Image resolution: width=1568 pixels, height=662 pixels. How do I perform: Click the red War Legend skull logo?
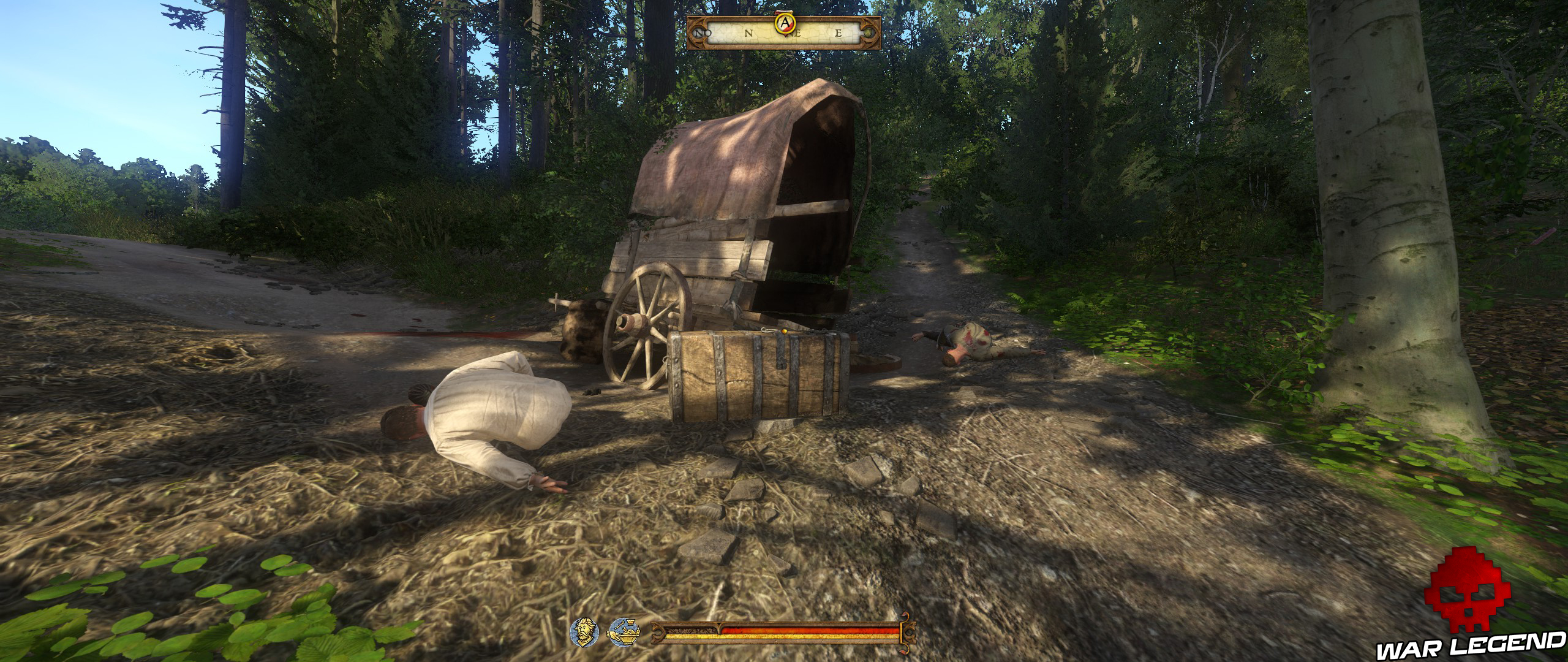tap(1469, 601)
